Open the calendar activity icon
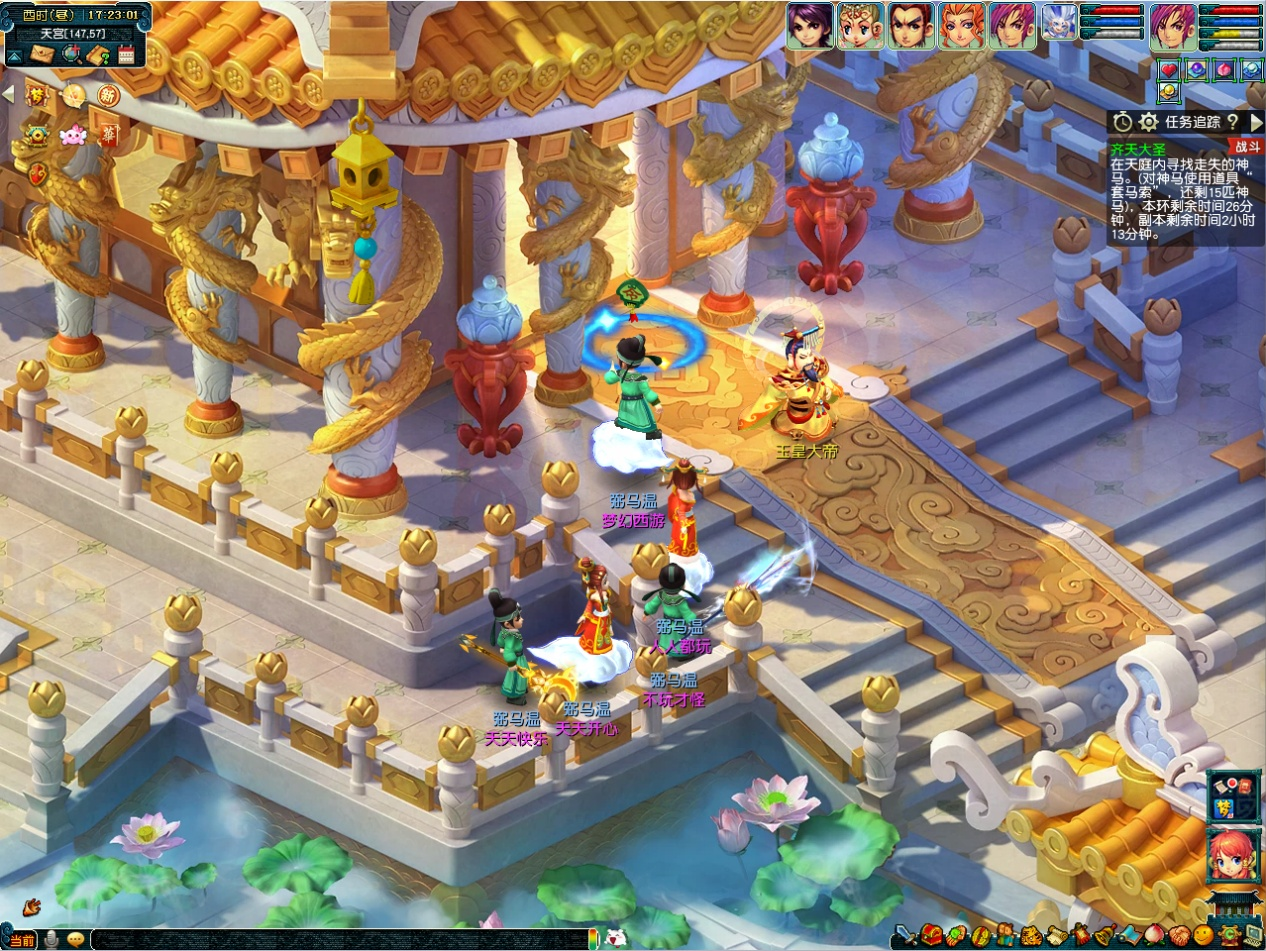This screenshot has height=951, width=1266. 126,55
